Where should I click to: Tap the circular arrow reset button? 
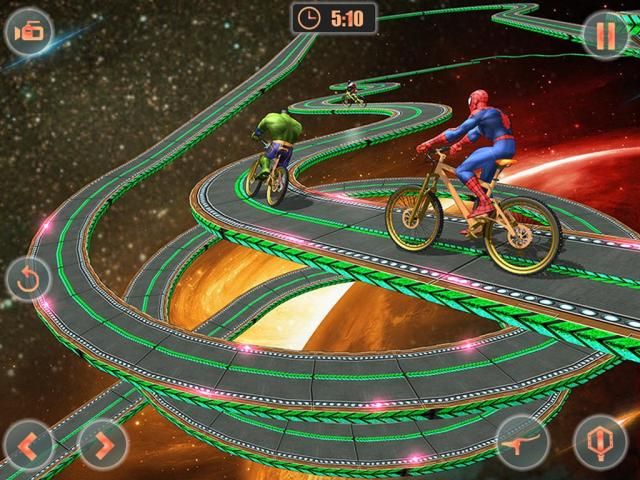coord(28,278)
